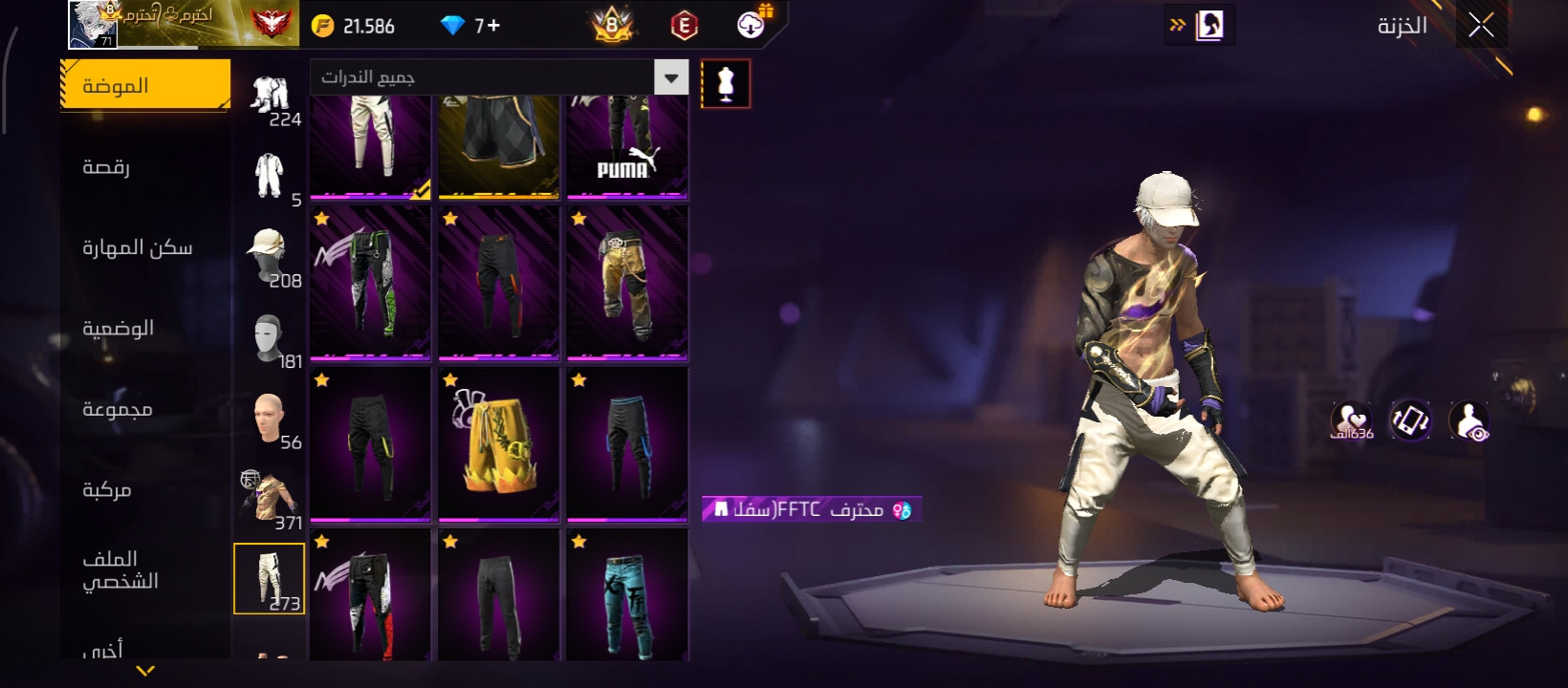Click the gold coin balance
The image size is (1568, 688).
tap(354, 26)
